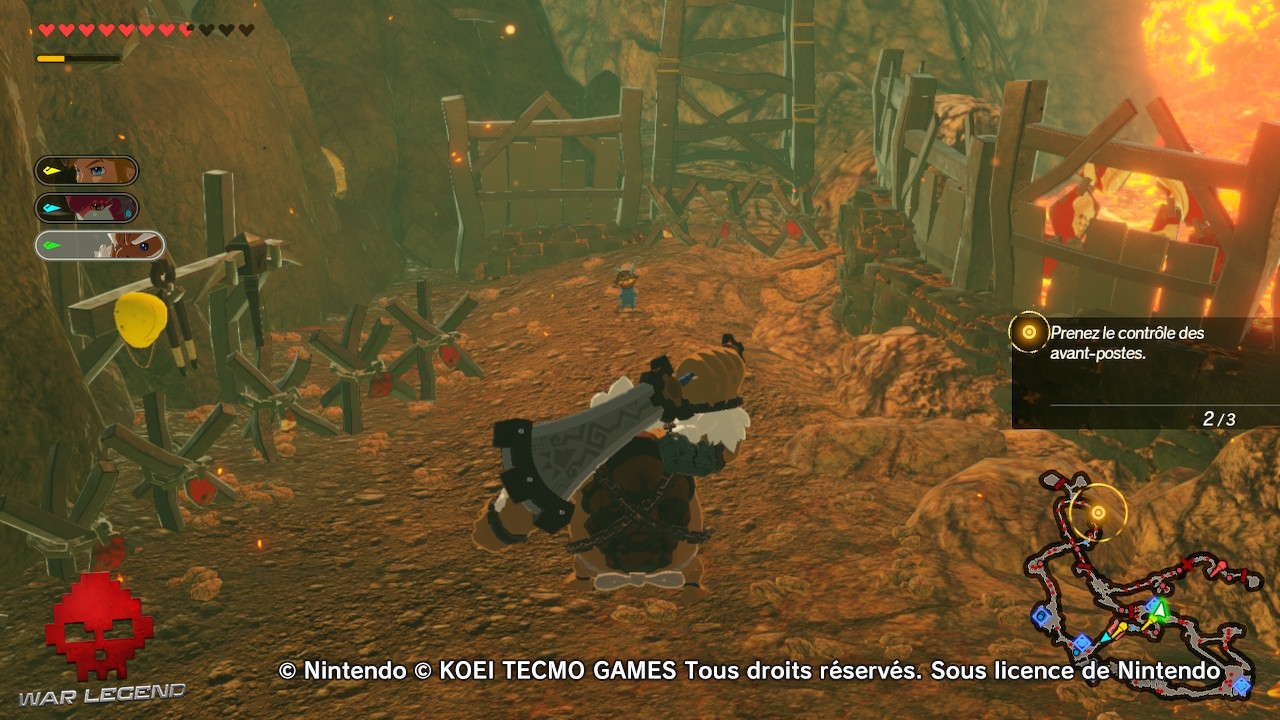The width and height of the screenshot is (1280, 720).
Task: Click the yellow objective circle marker on the minimap
Action: tap(1097, 512)
